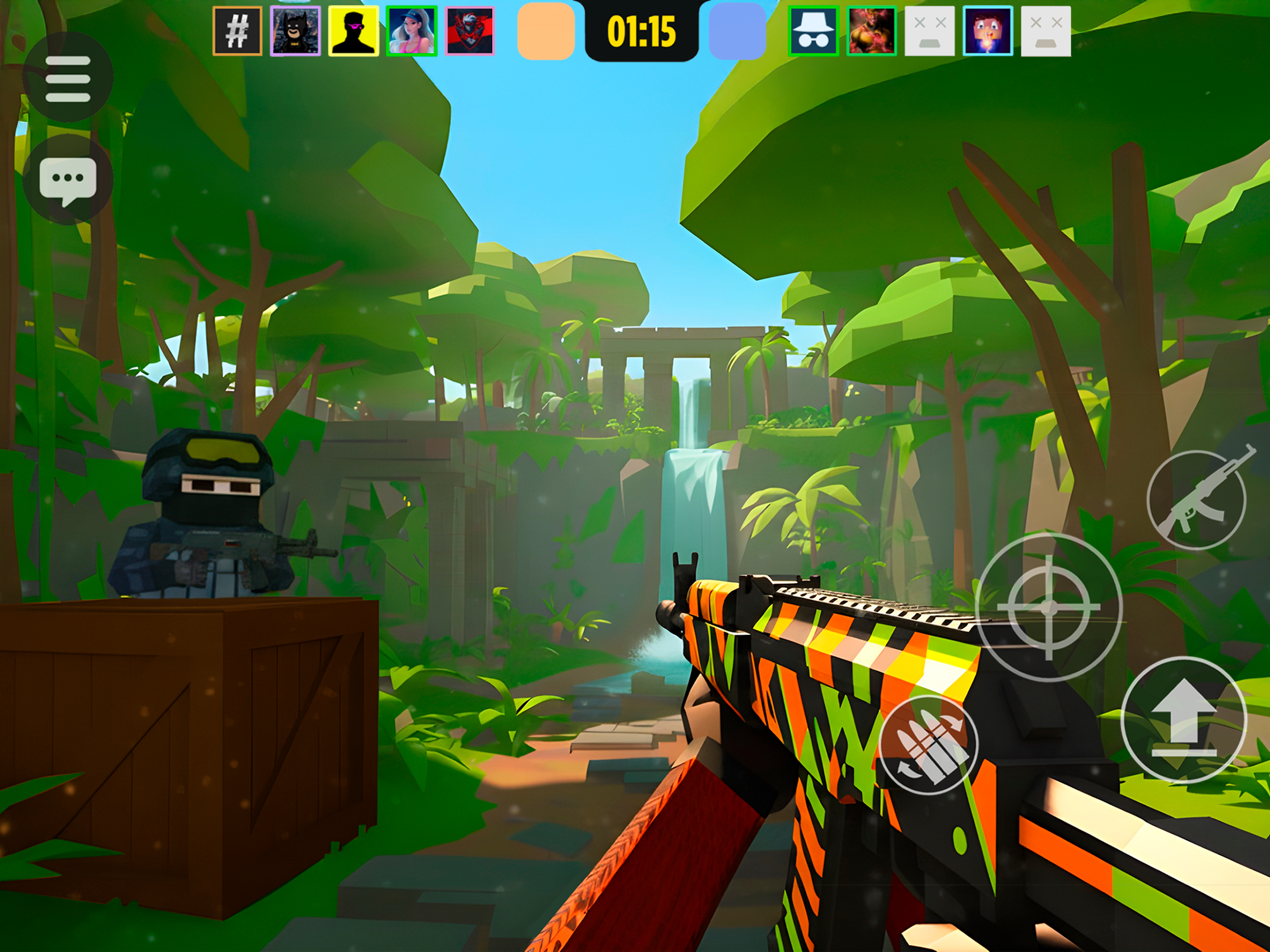The width and height of the screenshot is (1270, 952).
Task: Select the Flash superhero avatar
Action: 871,31
